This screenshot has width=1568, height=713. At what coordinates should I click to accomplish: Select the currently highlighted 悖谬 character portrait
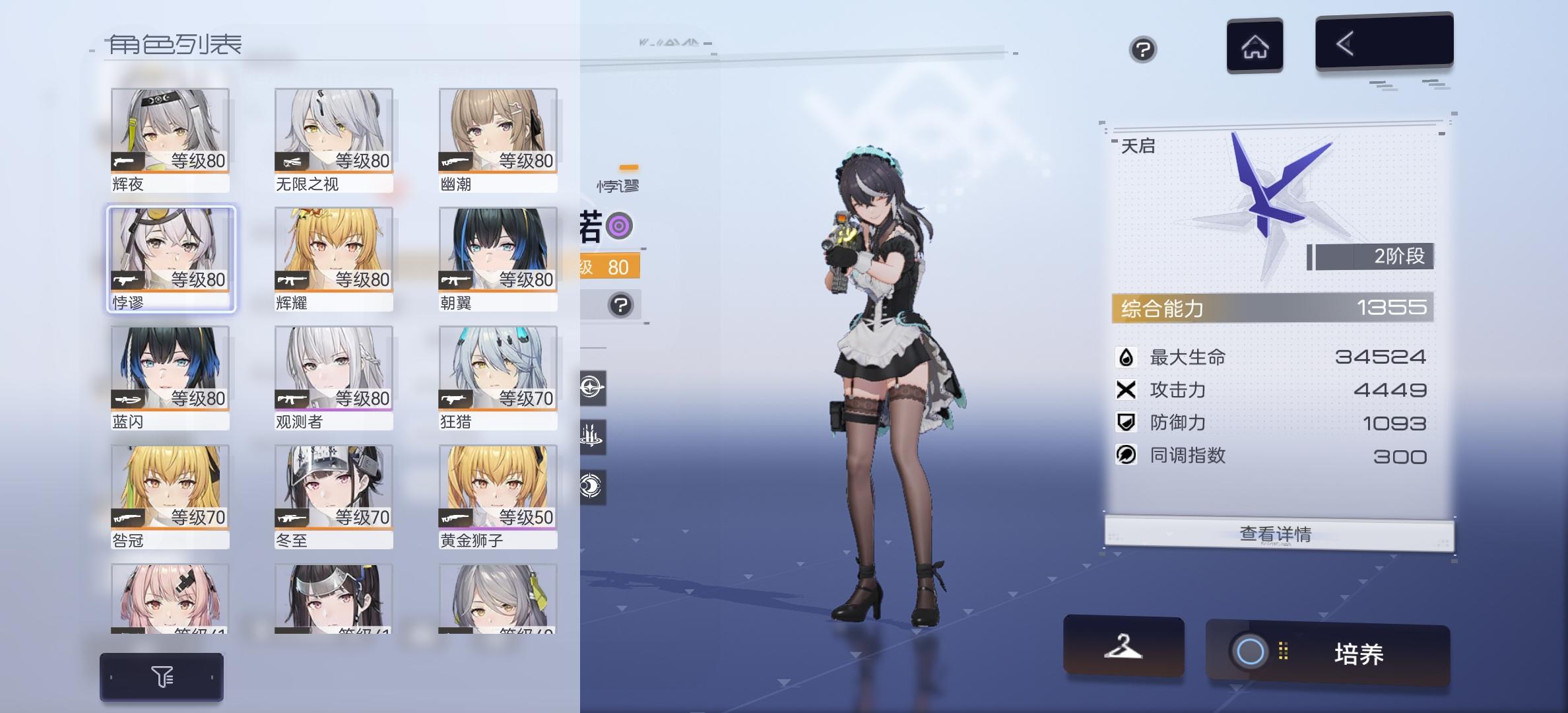(170, 257)
